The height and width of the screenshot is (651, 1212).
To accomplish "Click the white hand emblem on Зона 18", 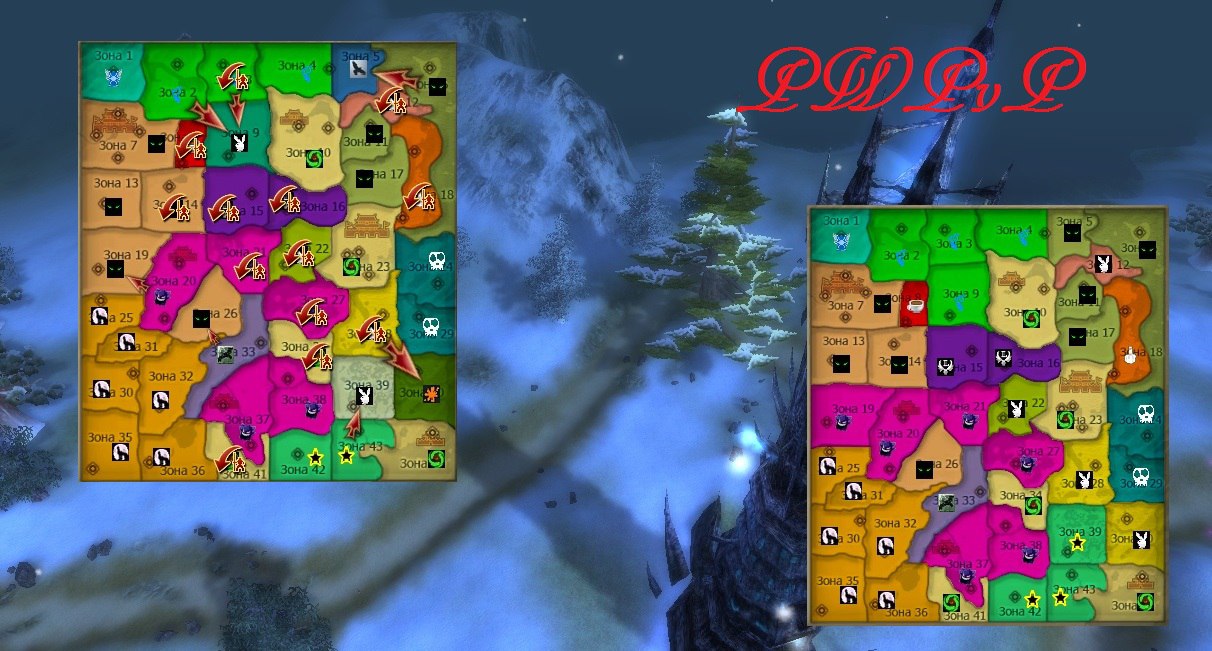I will (1129, 353).
